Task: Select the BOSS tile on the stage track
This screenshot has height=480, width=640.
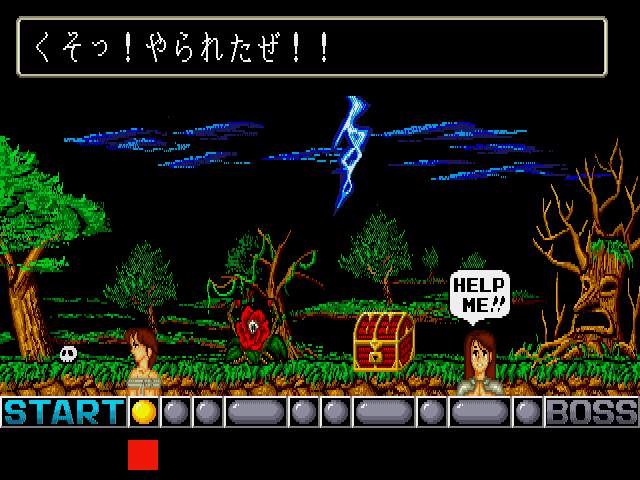Action: click(591, 412)
